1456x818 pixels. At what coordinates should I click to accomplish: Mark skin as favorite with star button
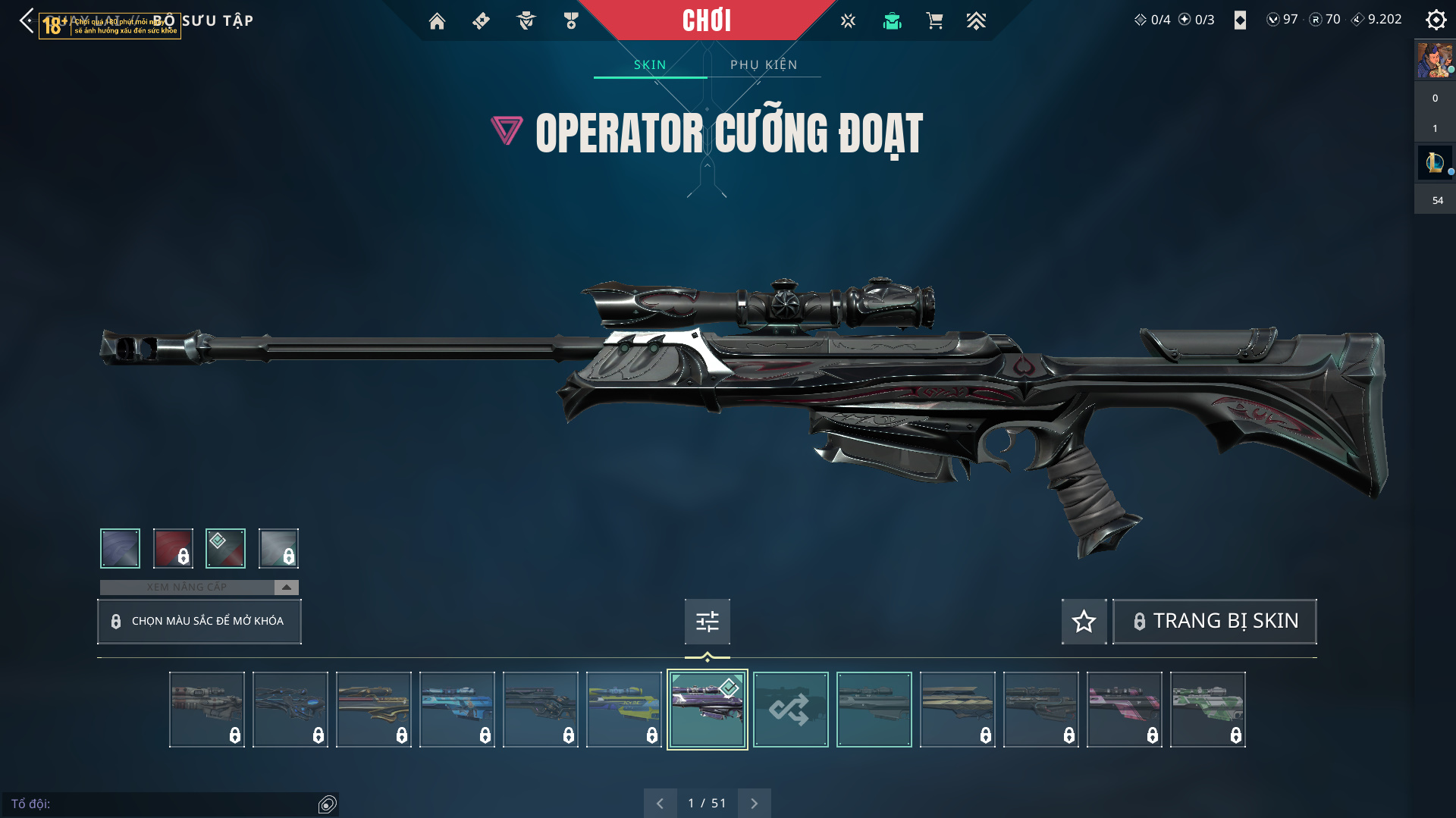click(x=1084, y=622)
